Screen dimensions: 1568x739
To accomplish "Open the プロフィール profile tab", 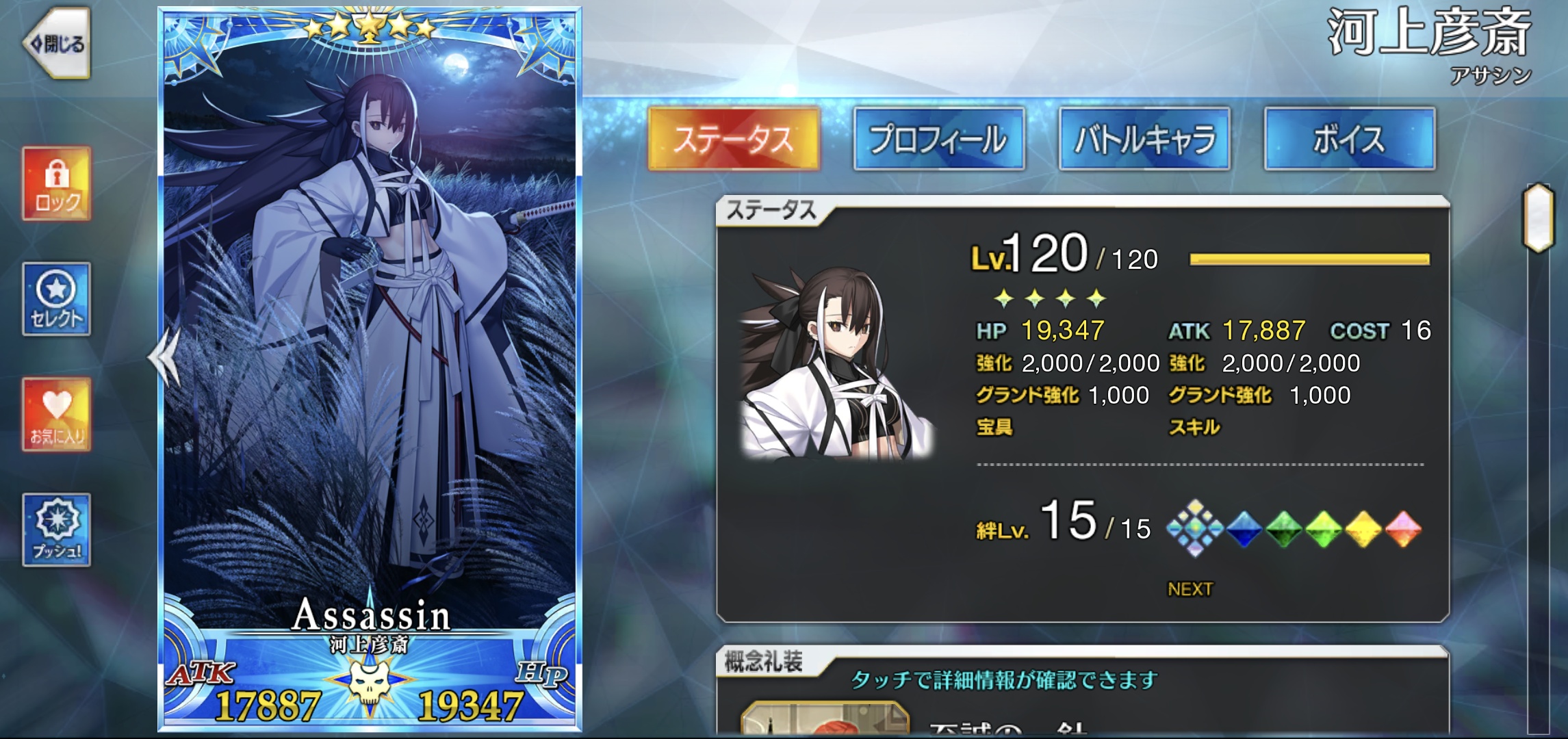I will click(938, 139).
